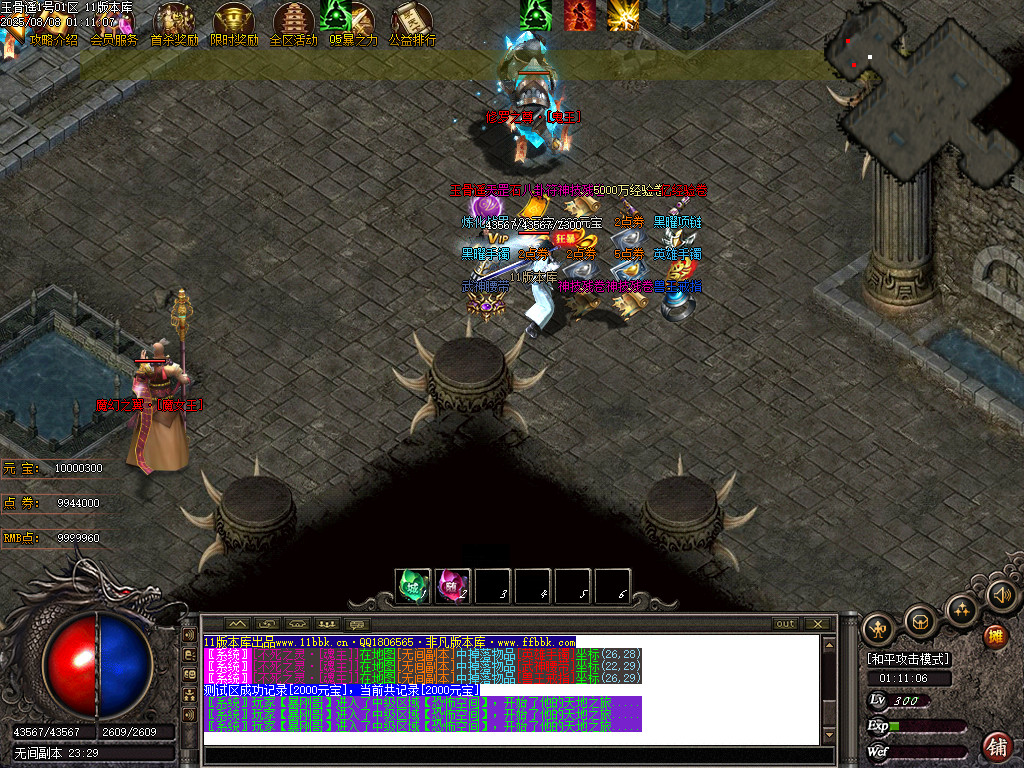
Task: Click the chat panel's out button
Action: pyautogui.click(x=786, y=624)
